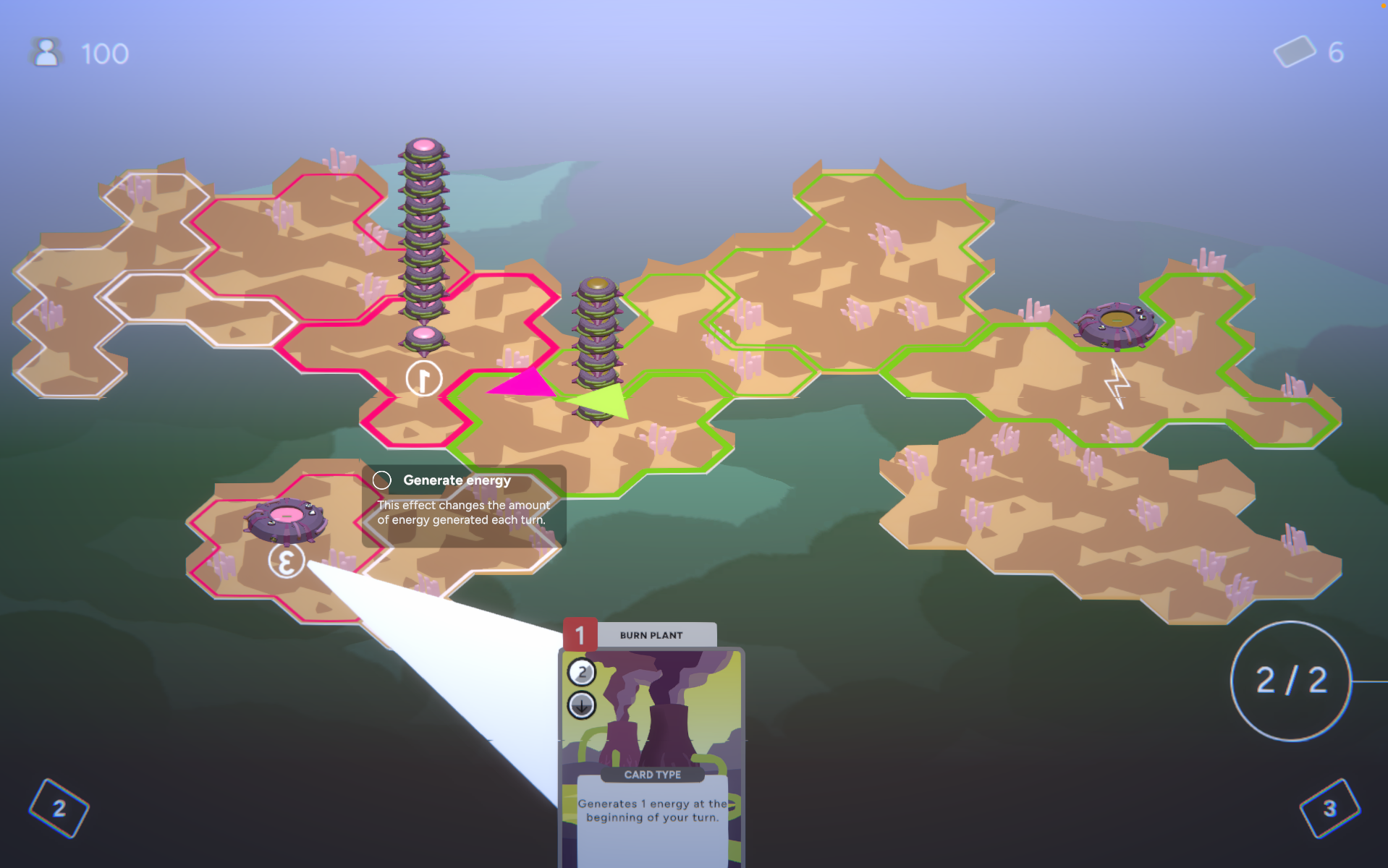Screen dimensions: 1388x868
Task: Click the down arrow icon on the card
Action: 582,705
